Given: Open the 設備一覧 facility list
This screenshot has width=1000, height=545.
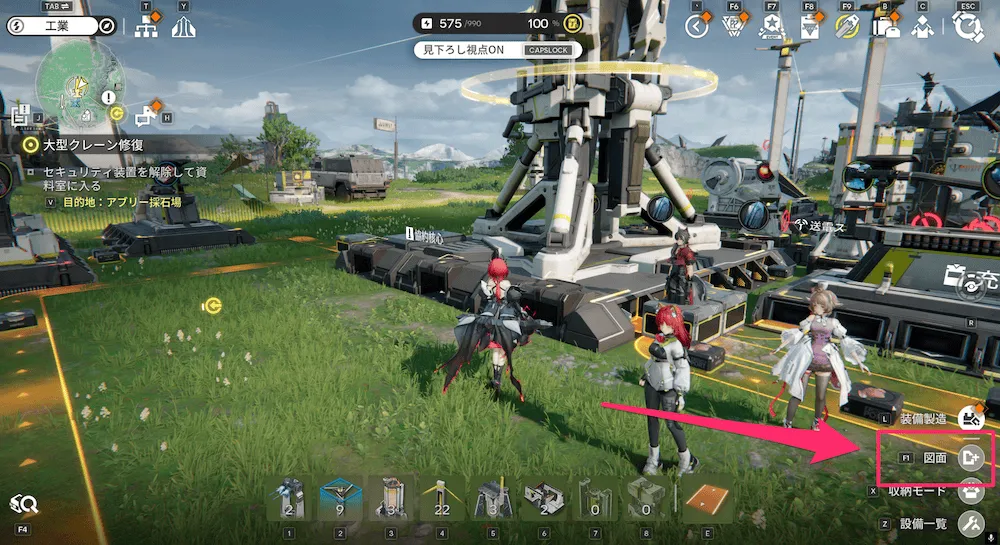Looking at the screenshot, I should point(969,522).
